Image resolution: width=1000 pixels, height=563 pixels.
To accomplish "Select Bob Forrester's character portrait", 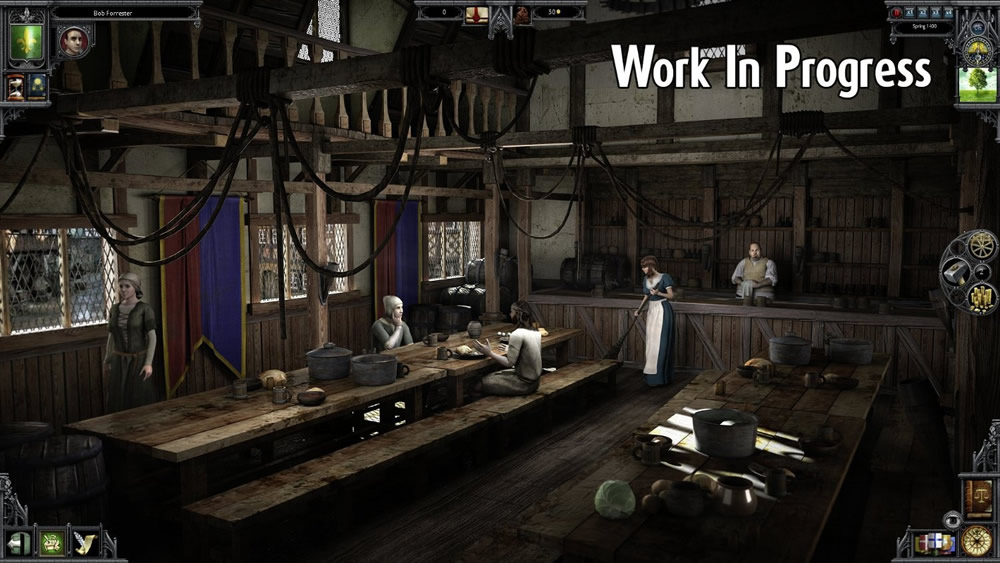I will (73, 40).
